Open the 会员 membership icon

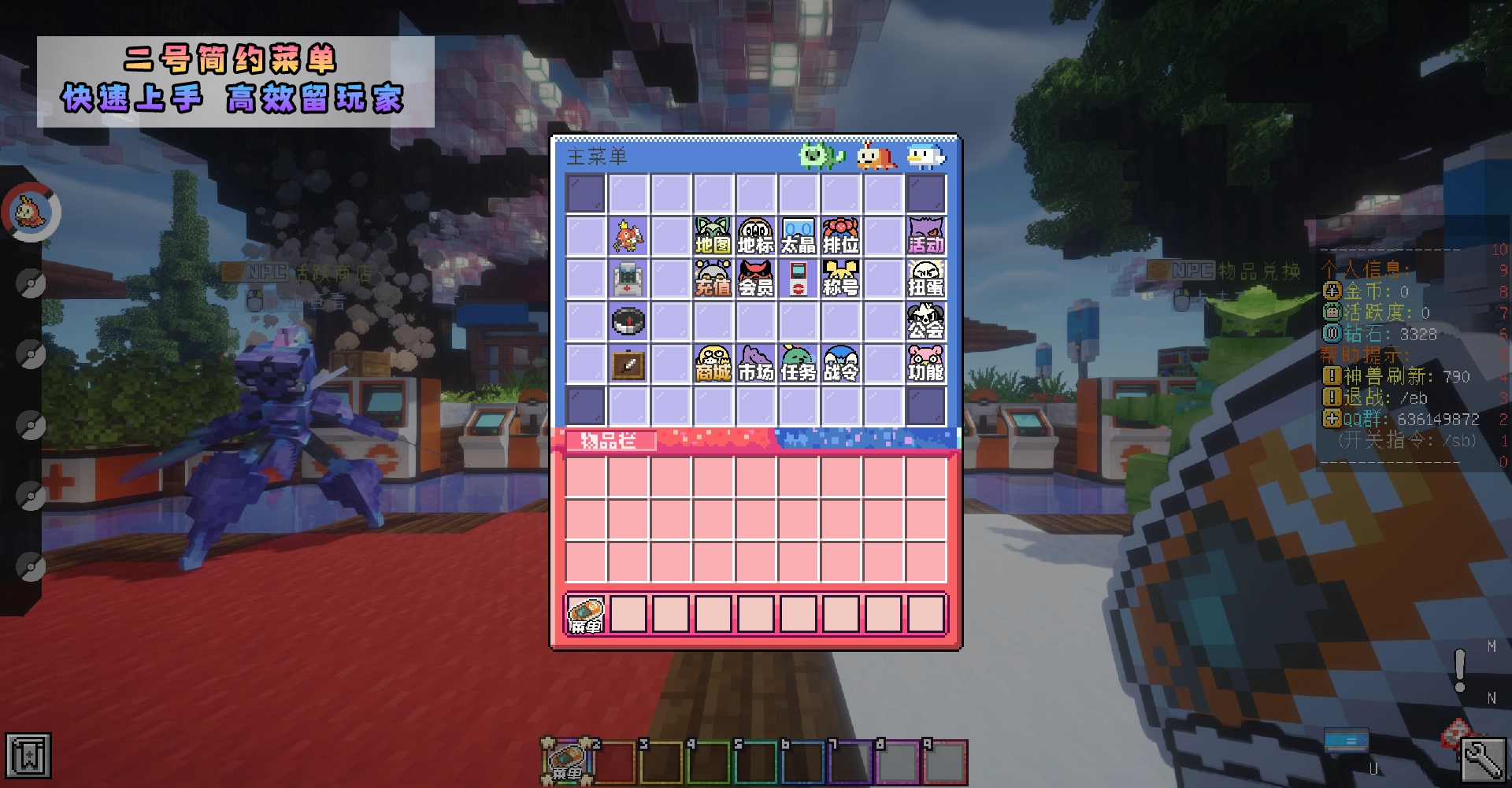coord(755,279)
